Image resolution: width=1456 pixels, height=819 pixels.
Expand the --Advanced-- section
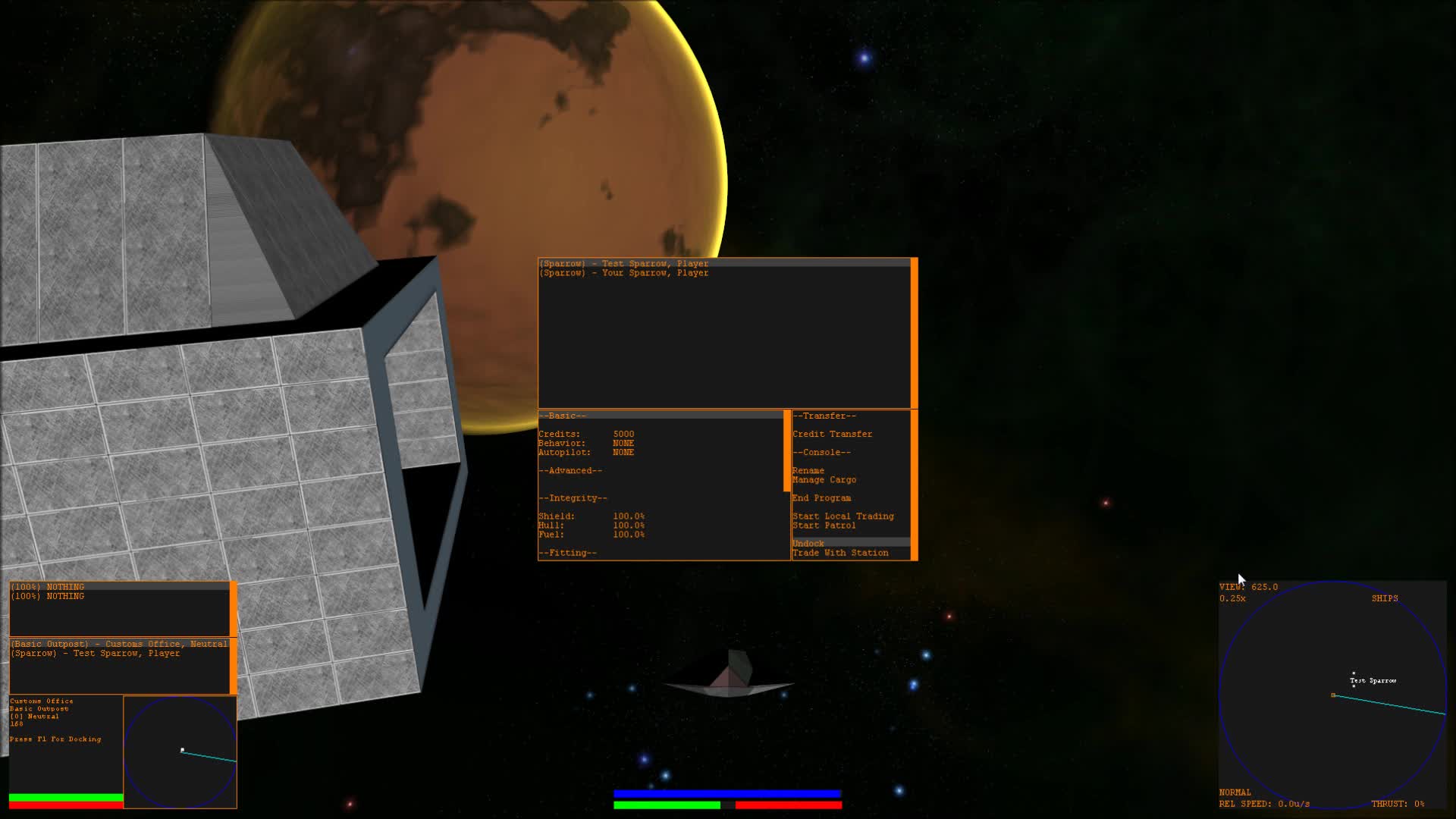pos(570,470)
